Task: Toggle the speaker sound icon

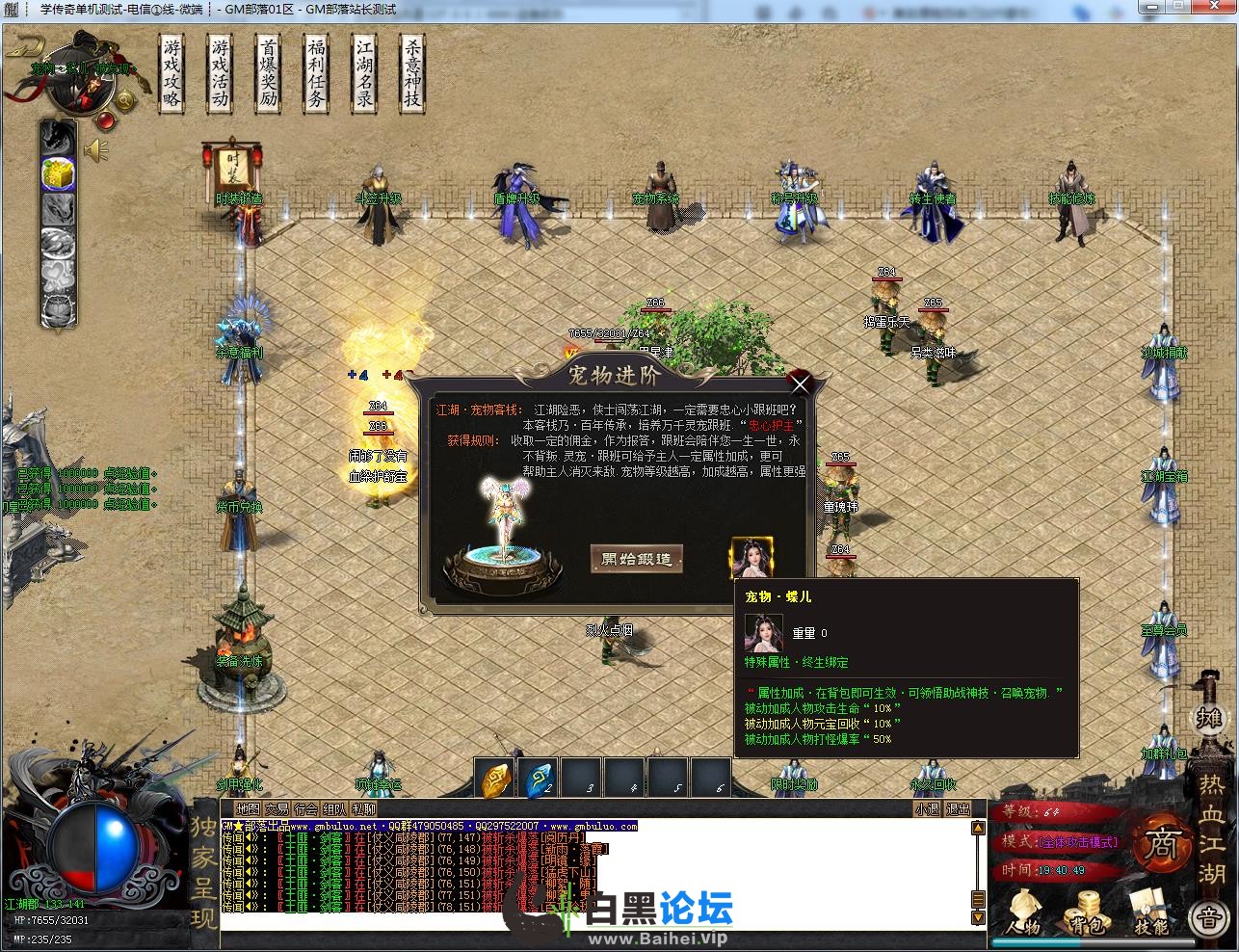Action: coord(95,150)
